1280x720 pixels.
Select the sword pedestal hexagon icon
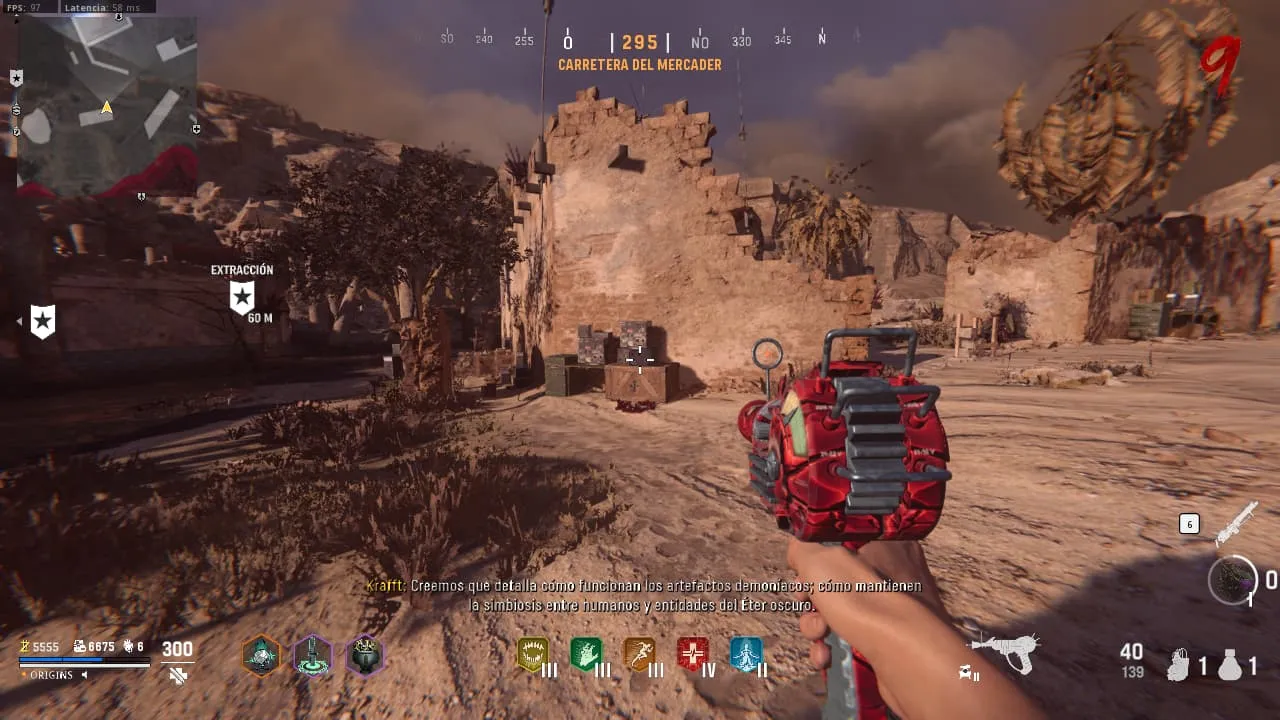pos(313,656)
